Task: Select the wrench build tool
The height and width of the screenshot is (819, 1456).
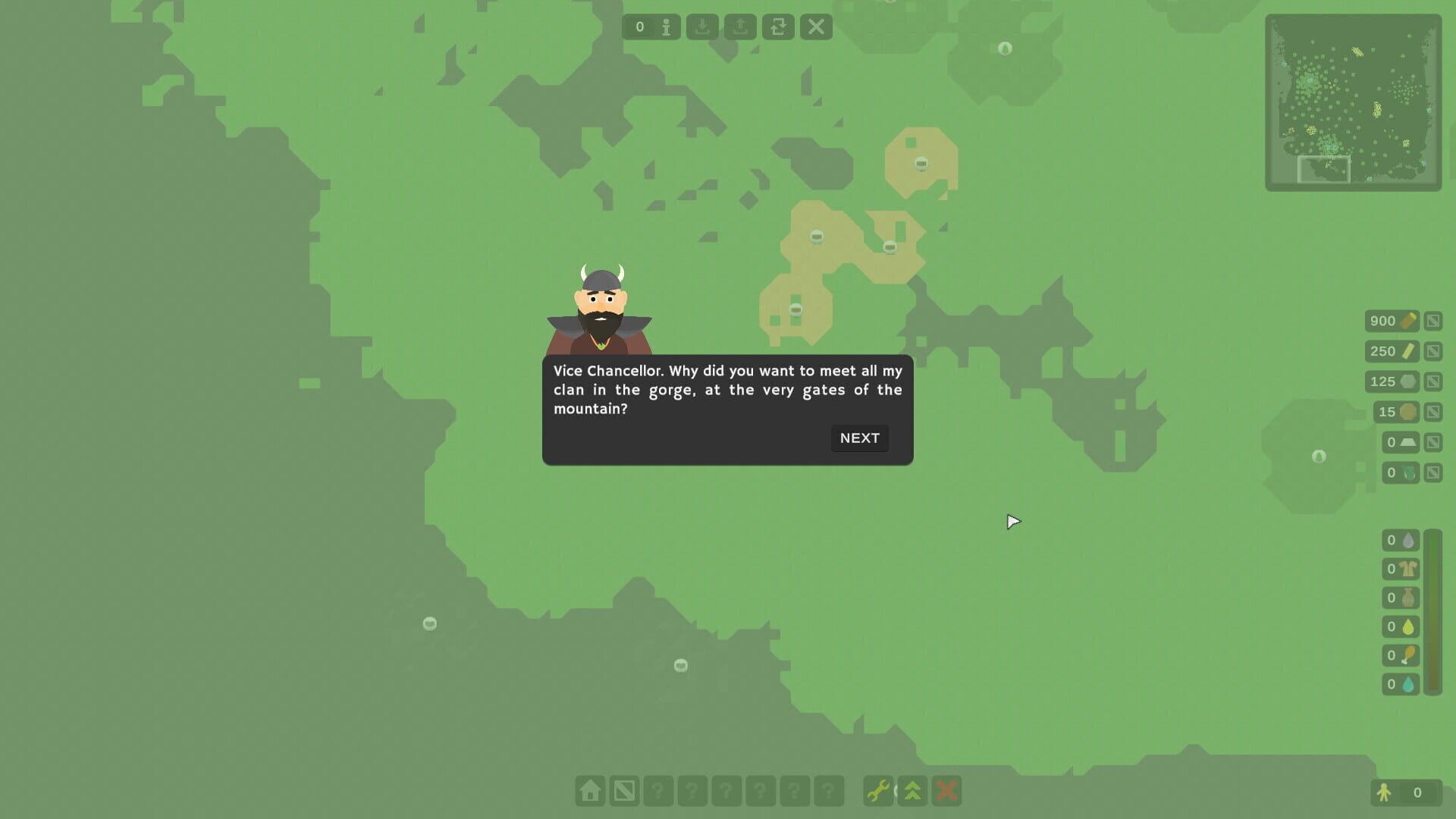Action: (x=878, y=791)
